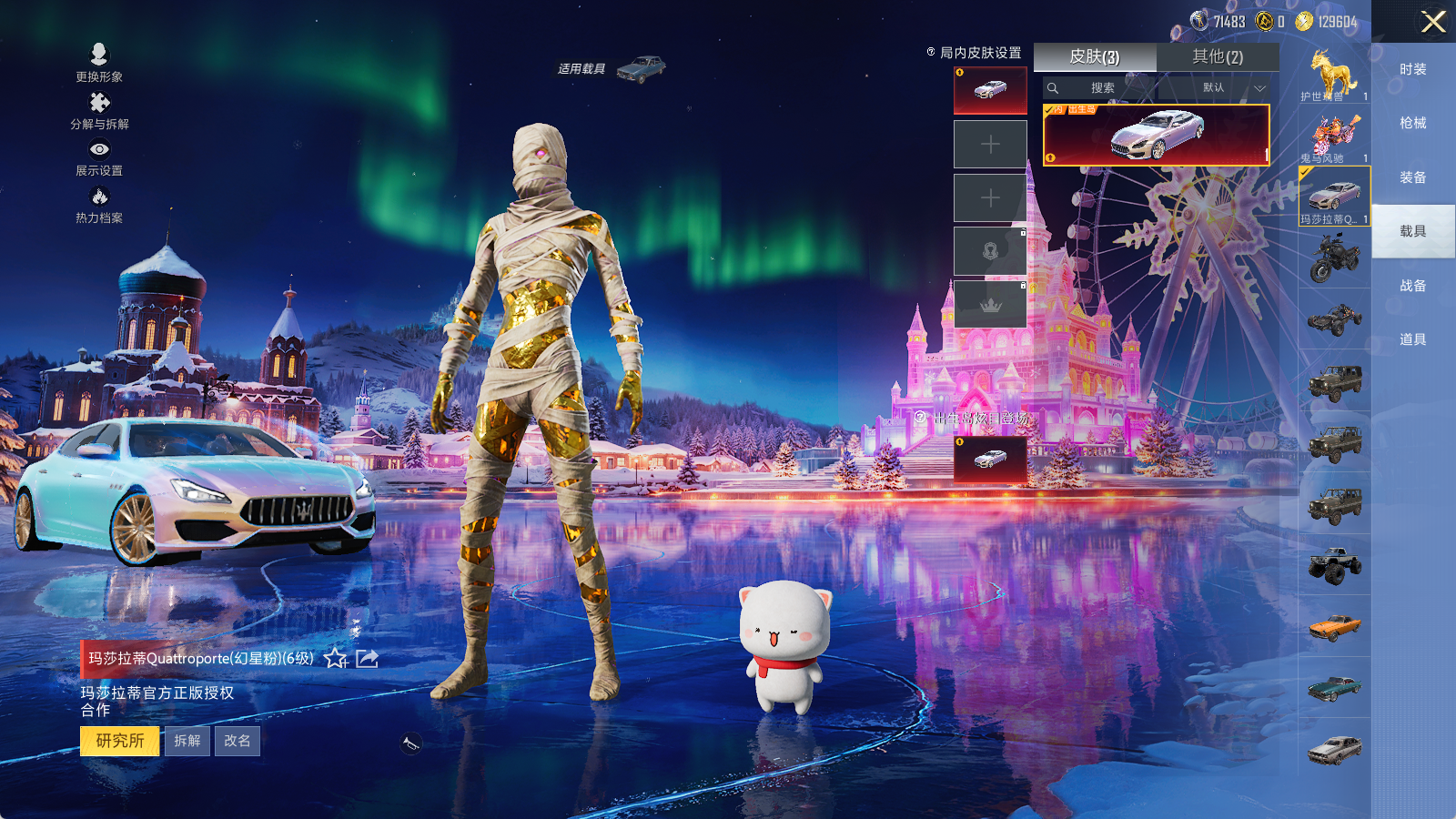The image size is (1456, 819).
Task: Show the 道具 items category
Action: 1412,339
